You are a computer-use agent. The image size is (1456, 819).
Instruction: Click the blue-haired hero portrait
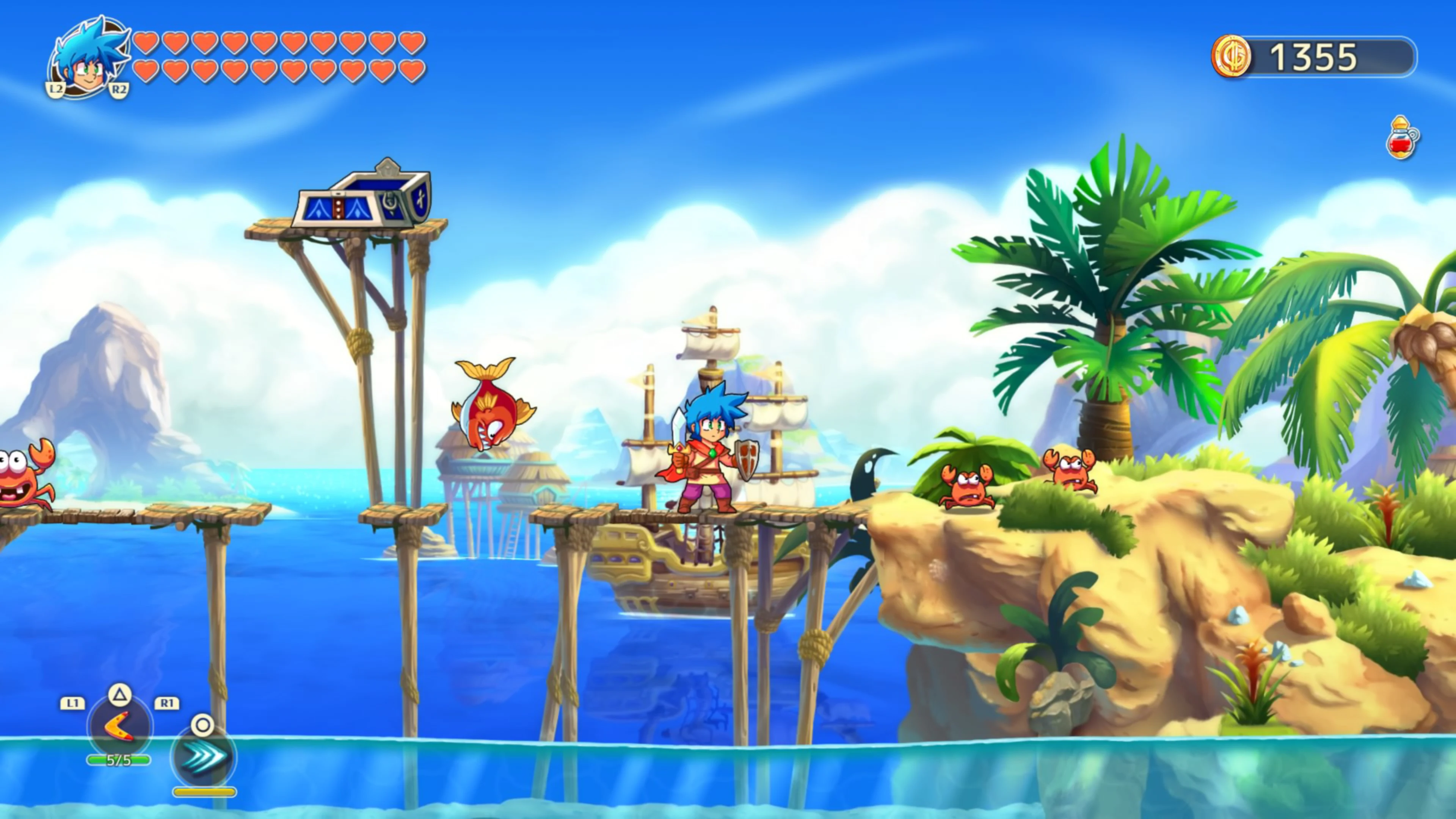[88, 58]
